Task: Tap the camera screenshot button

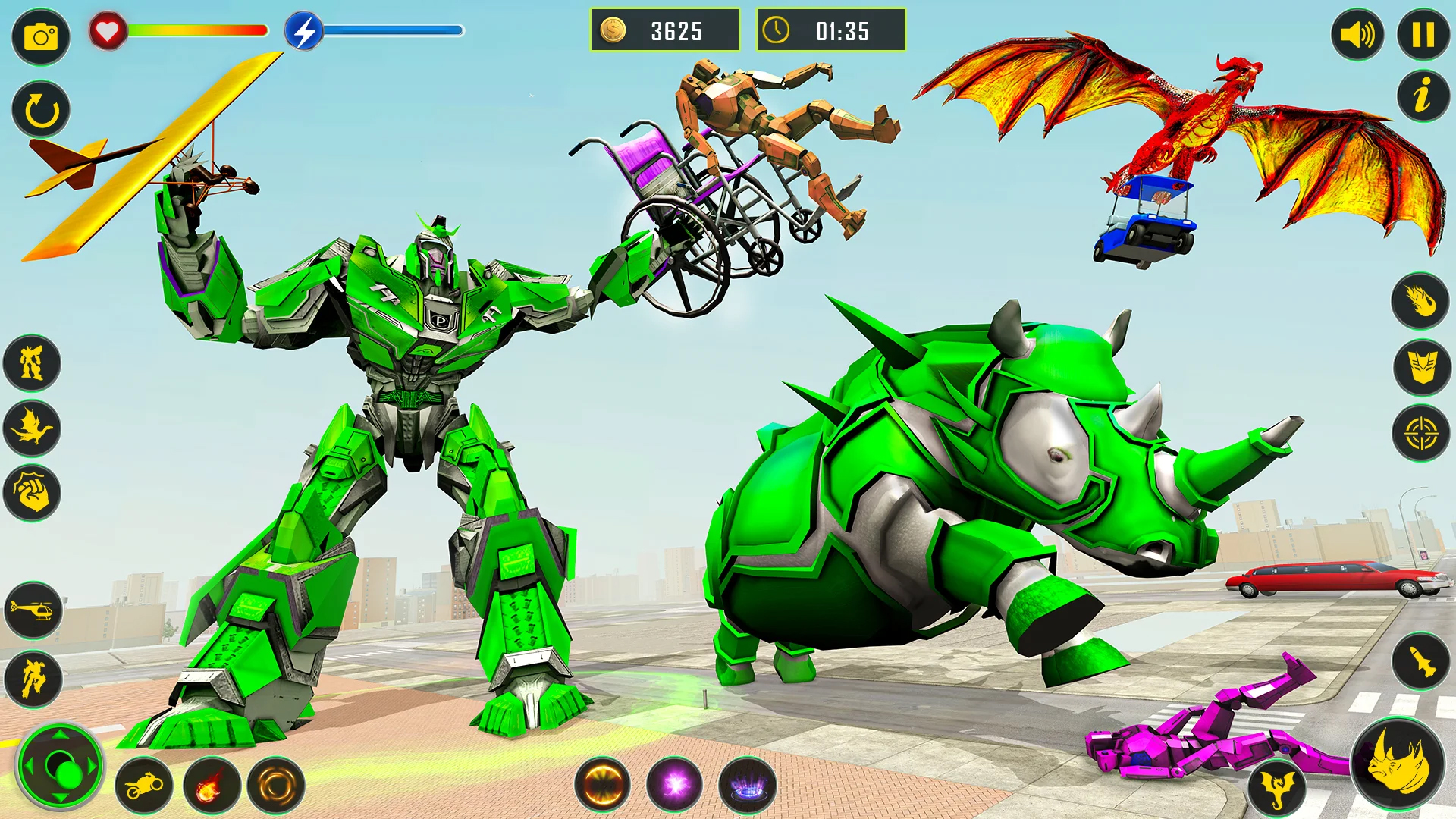Action: (41, 36)
